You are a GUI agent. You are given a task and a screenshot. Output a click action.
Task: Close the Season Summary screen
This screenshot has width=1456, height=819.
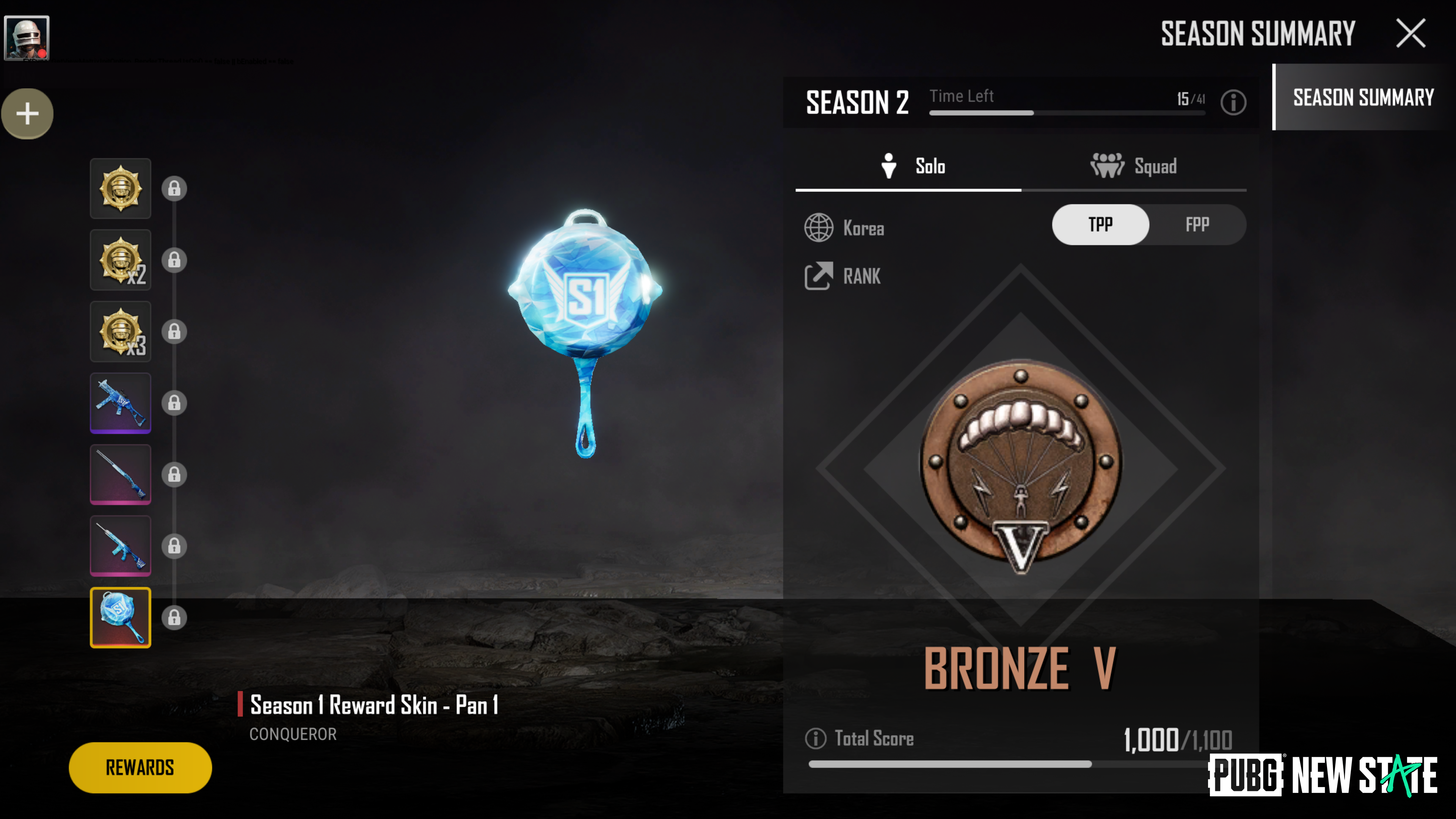1411,33
